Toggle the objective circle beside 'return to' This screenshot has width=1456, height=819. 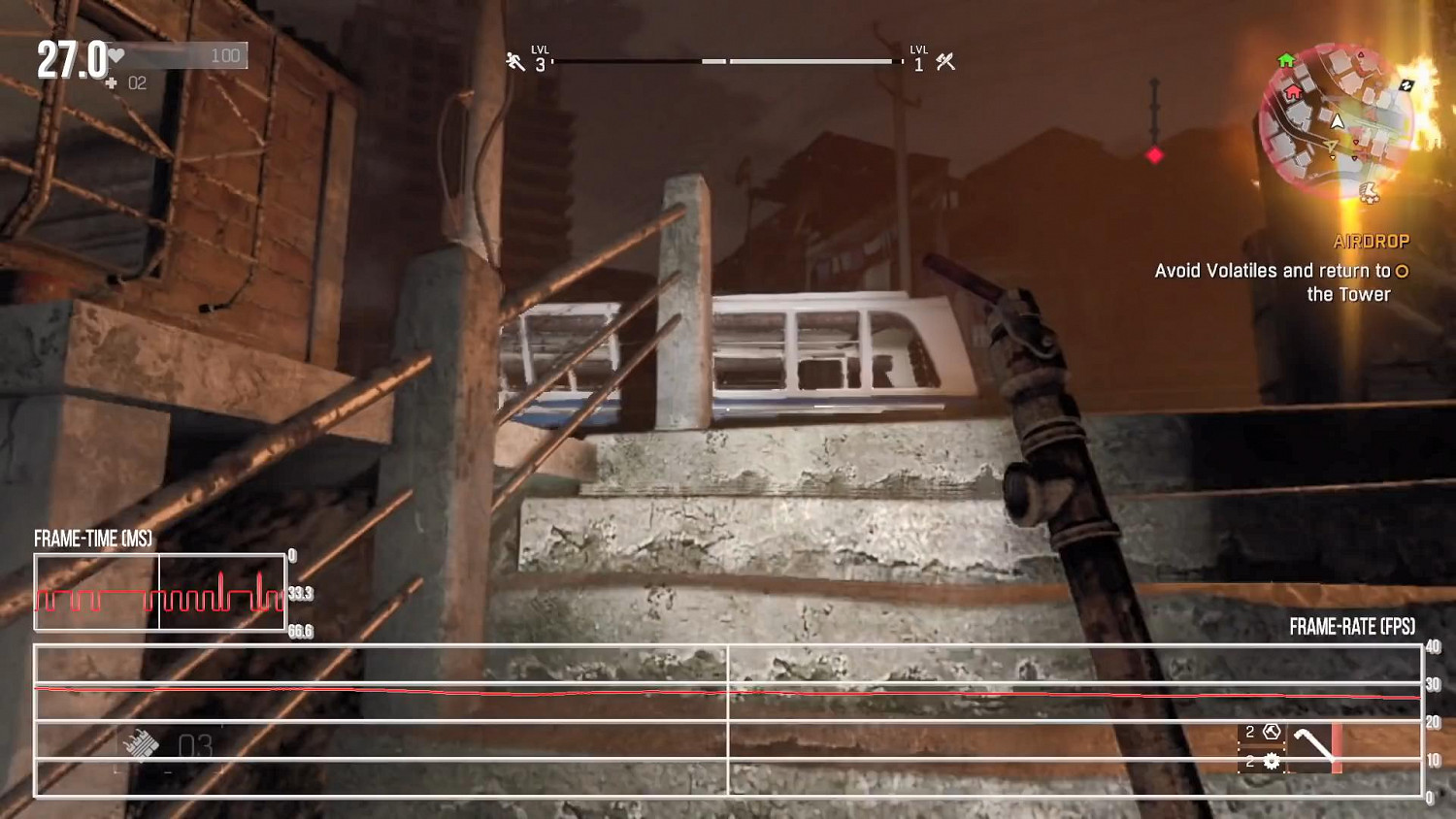point(1402,273)
